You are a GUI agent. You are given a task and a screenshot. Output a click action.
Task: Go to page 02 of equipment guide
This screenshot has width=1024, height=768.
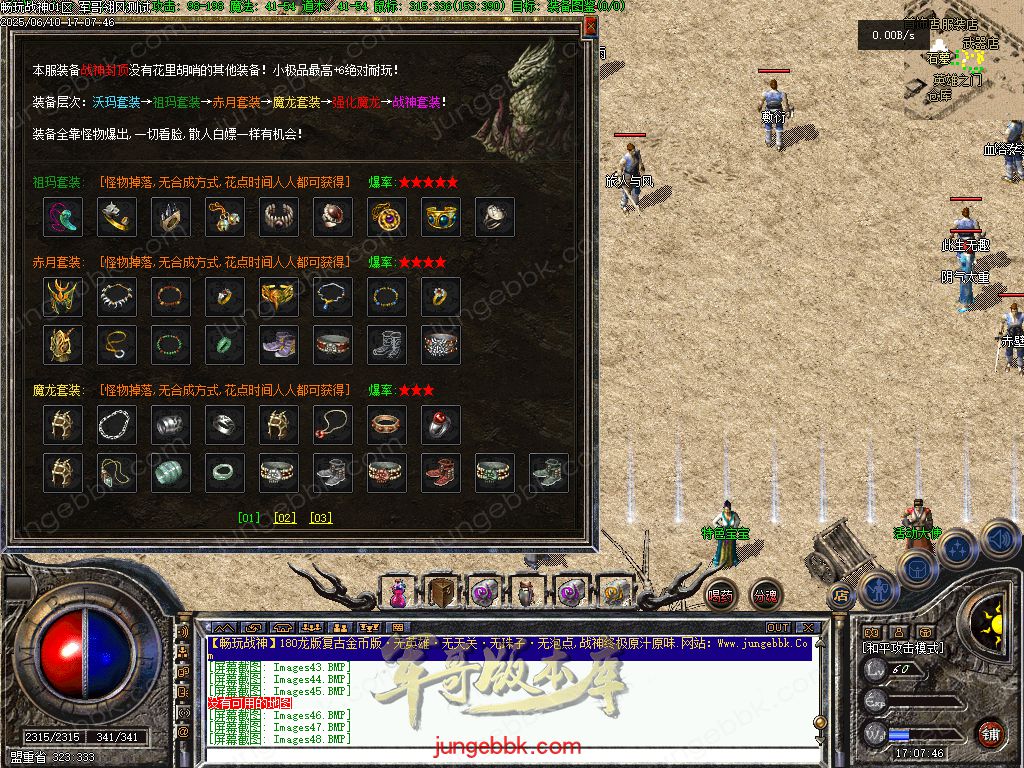coord(285,518)
